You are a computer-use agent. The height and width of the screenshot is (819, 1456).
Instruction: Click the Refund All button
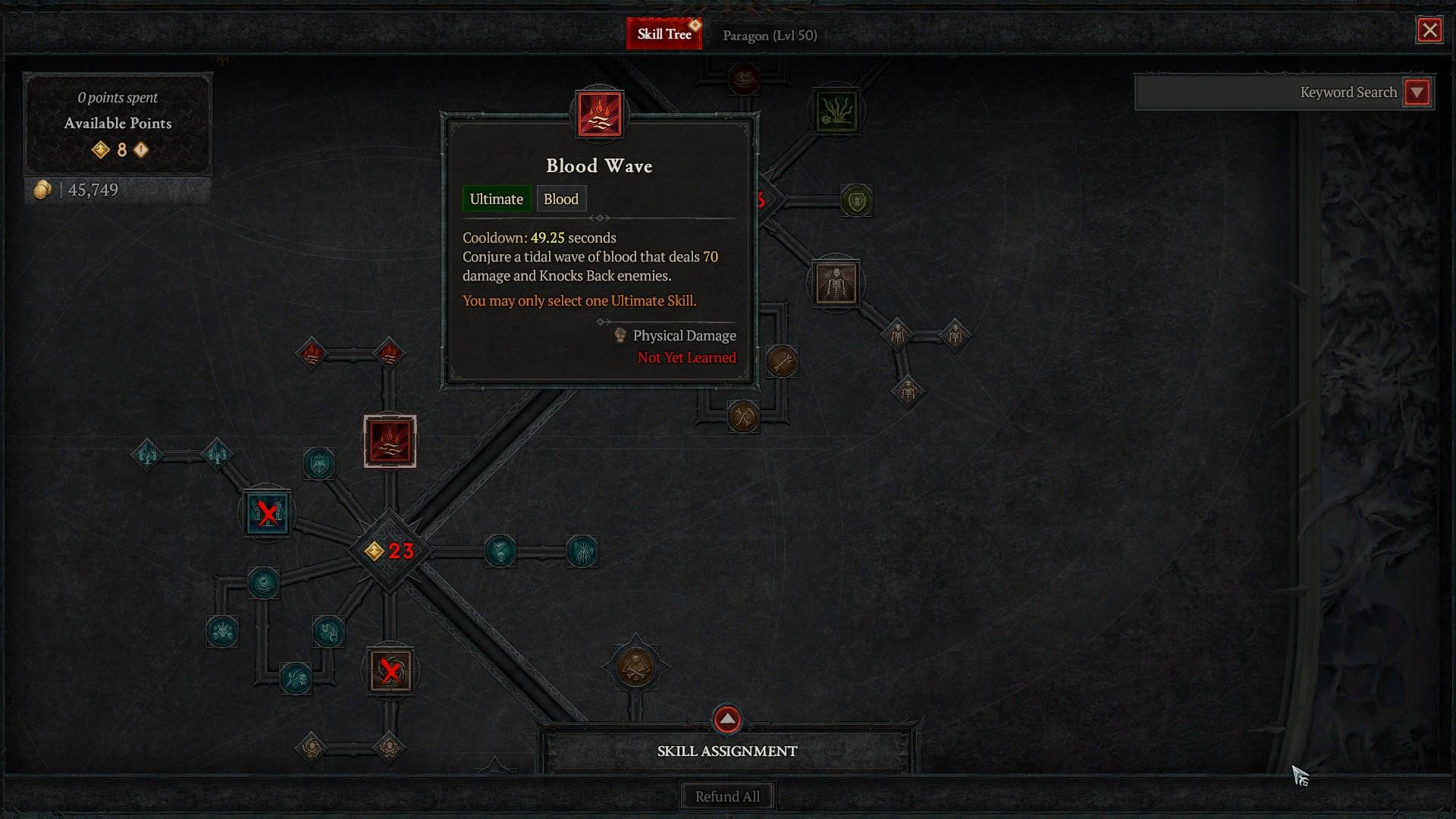727,796
